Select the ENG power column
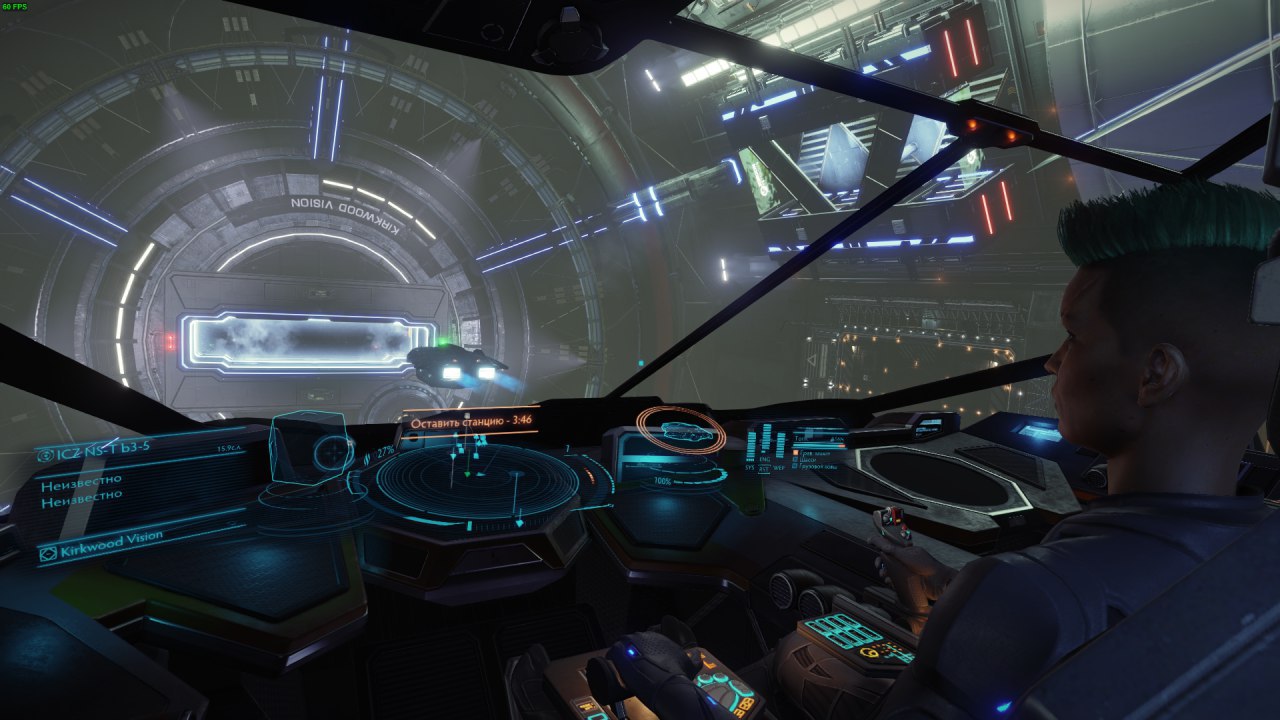The width and height of the screenshot is (1280, 720). [766, 436]
